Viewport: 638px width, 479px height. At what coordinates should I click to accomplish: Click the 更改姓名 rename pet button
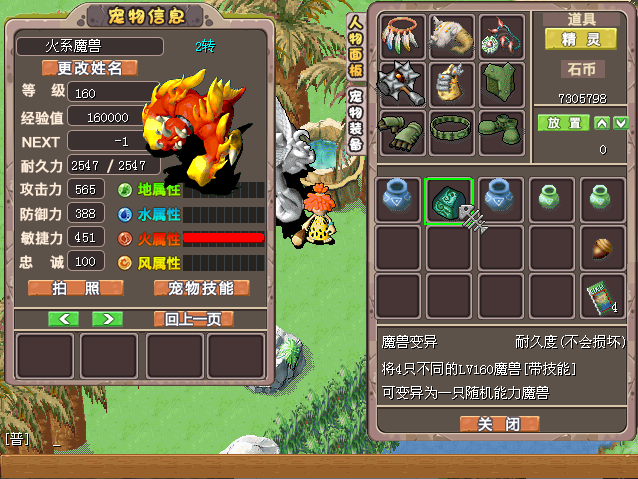tap(89, 68)
